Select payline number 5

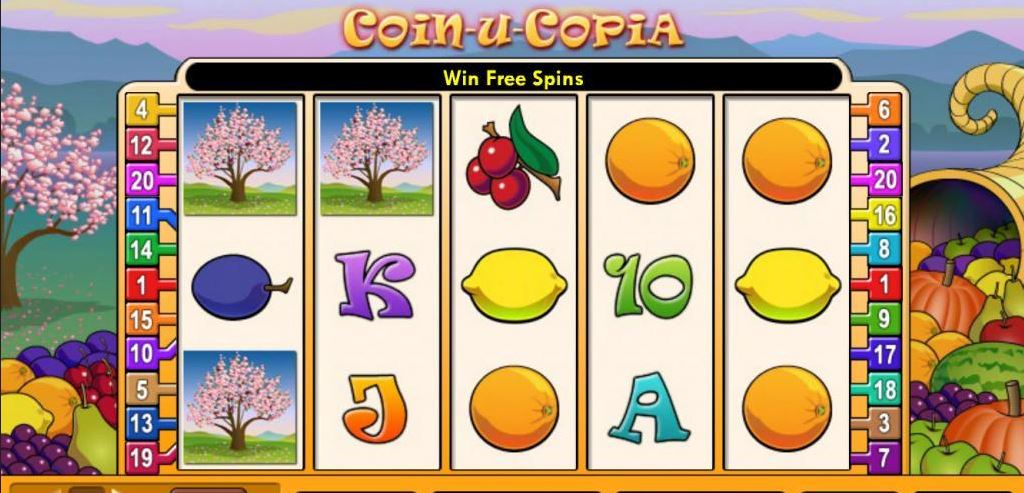141,389
